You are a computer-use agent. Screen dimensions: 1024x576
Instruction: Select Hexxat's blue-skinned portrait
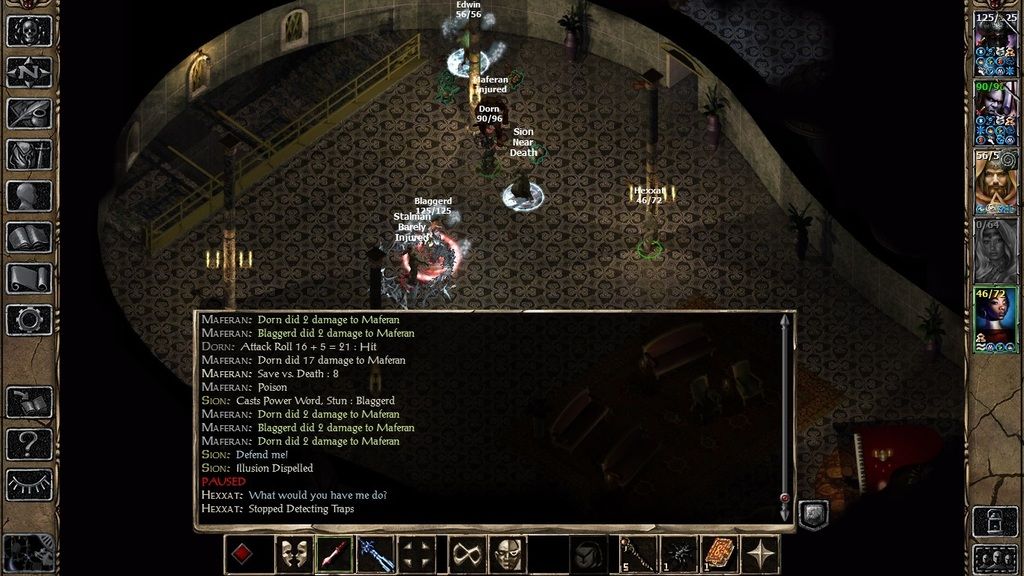(995, 320)
